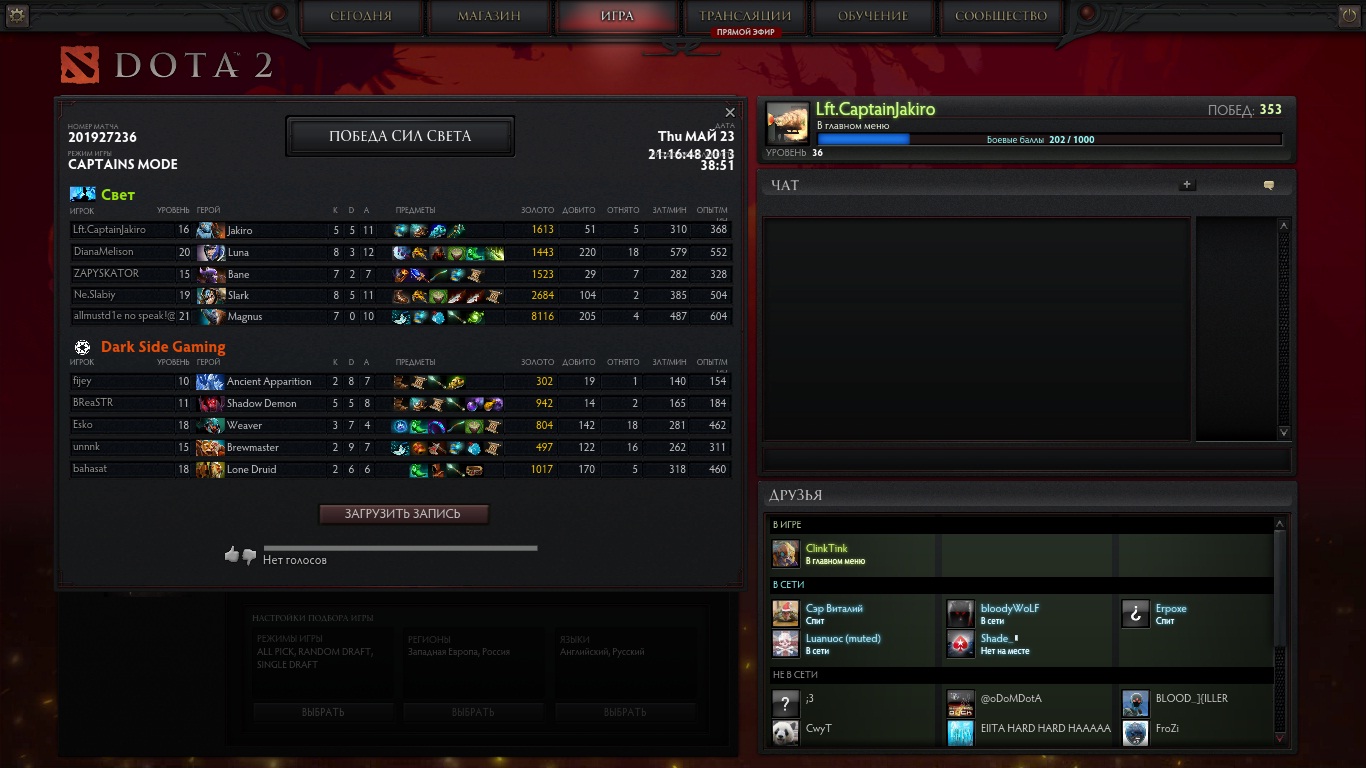Image resolution: width=1366 pixels, height=768 pixels.
Task: Give the match a thumbs up
Action: (232, 554)
